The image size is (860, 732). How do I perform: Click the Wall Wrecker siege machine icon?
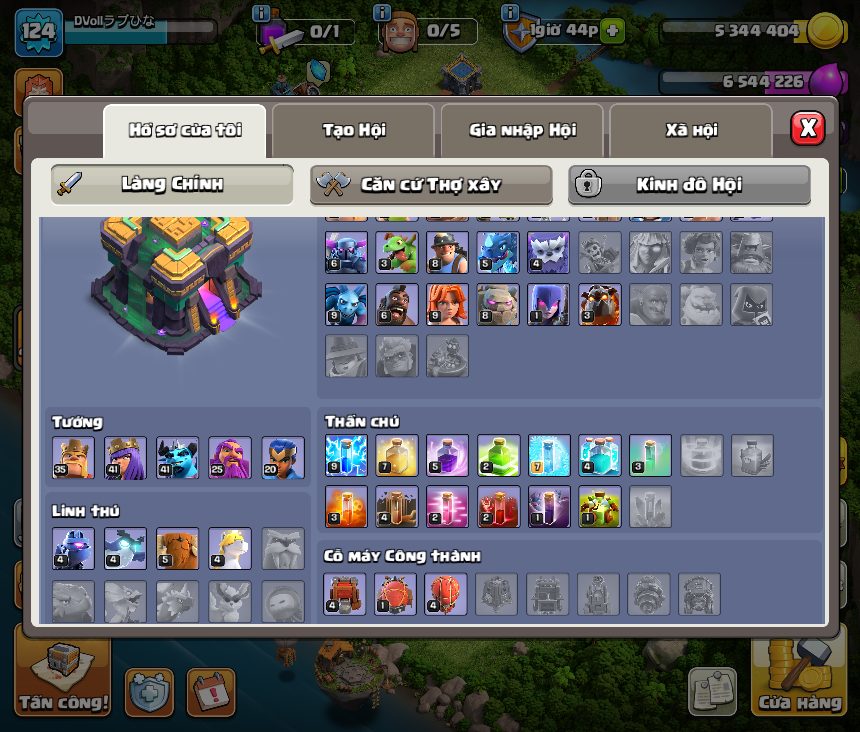[x=345, y=594]
